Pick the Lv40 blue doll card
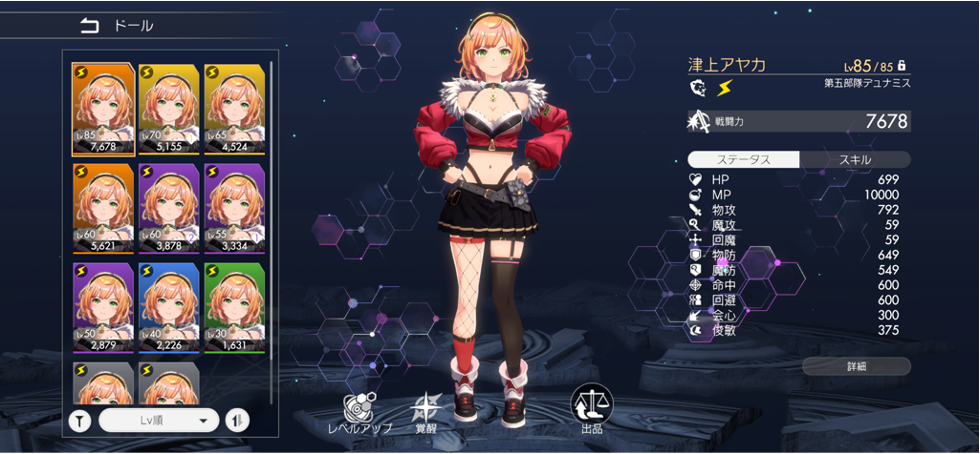The height and width of the screenshot is (454, 980). tap(169, 306)
